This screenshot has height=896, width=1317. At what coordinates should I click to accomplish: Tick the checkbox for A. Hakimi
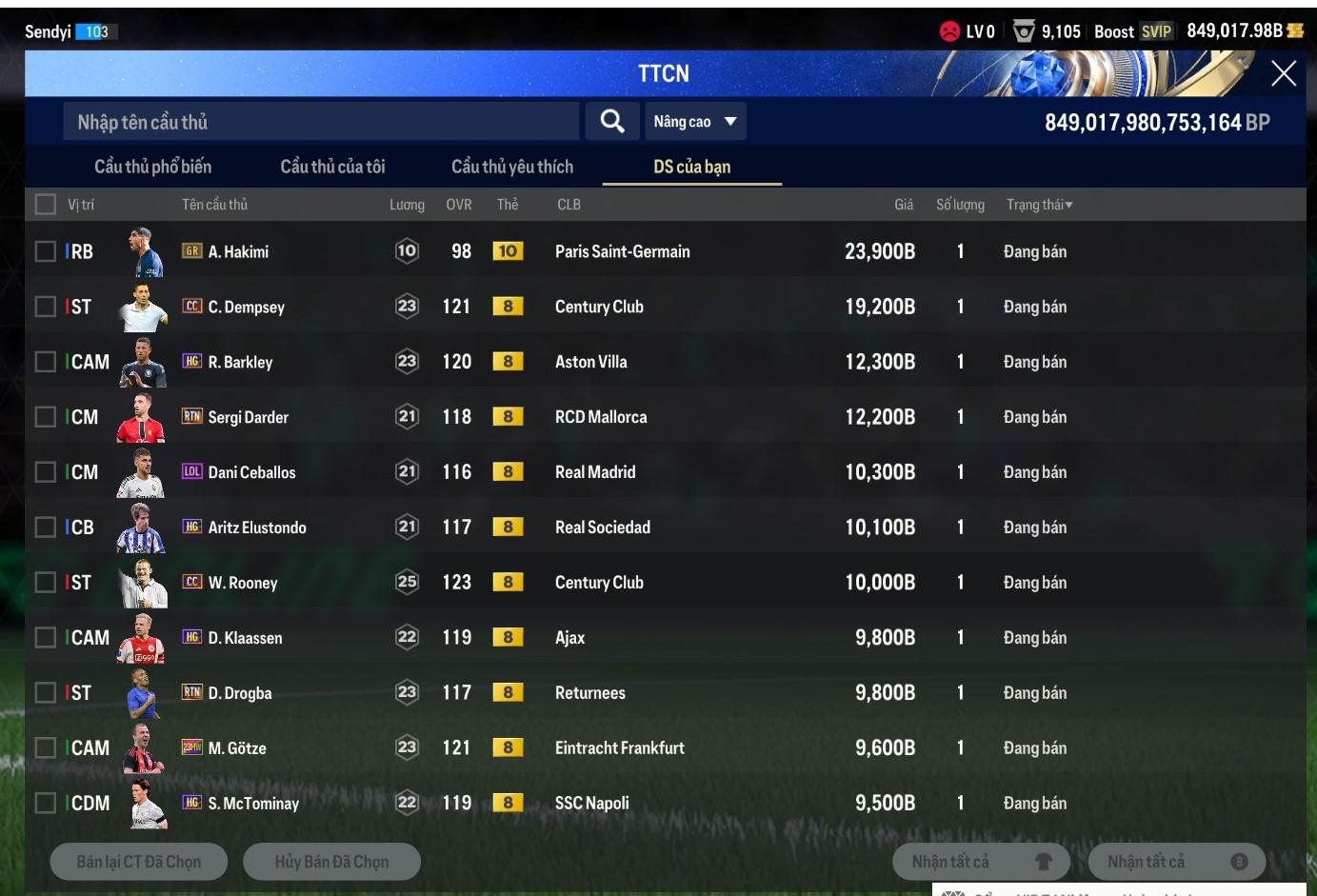pos(45,251)
